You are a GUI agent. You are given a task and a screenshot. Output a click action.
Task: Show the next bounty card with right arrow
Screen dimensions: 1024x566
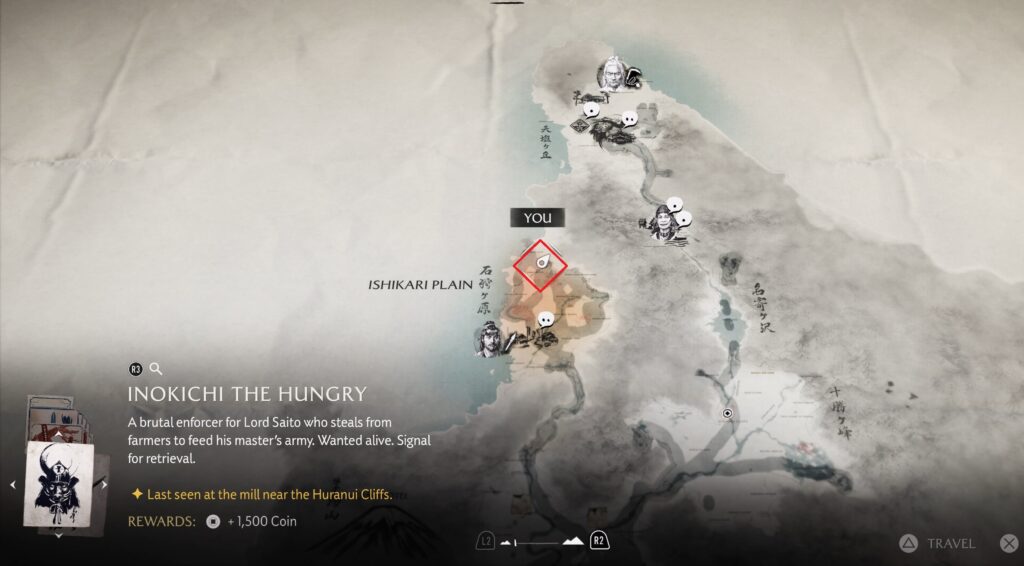[105, 485]
